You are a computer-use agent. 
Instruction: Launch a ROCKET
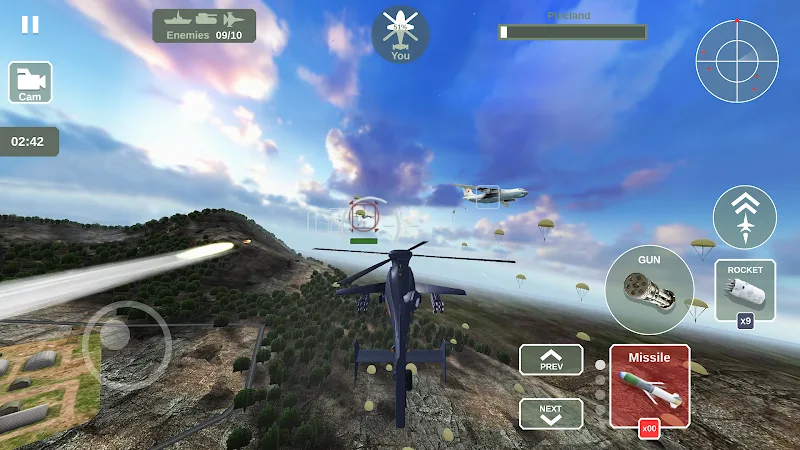pos(745,291)
